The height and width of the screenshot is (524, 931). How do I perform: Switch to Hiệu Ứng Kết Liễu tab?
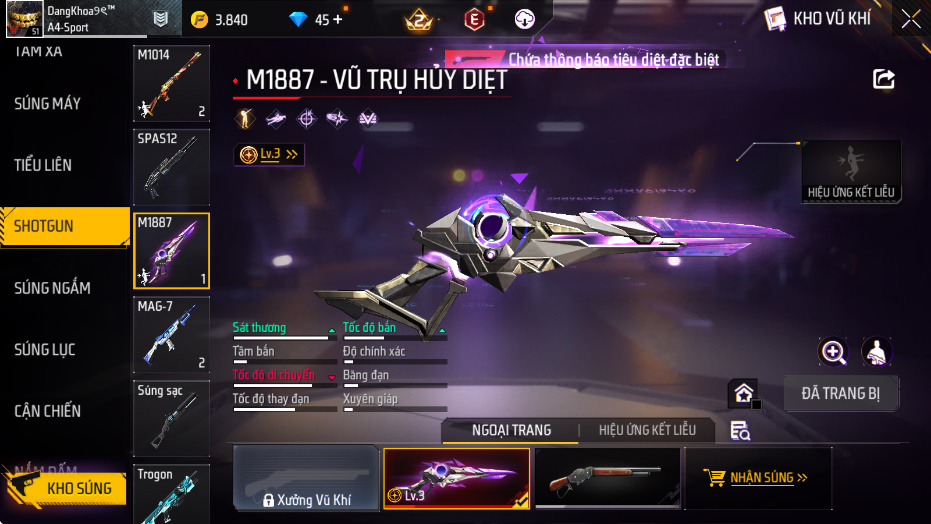[x=647, y=430]
